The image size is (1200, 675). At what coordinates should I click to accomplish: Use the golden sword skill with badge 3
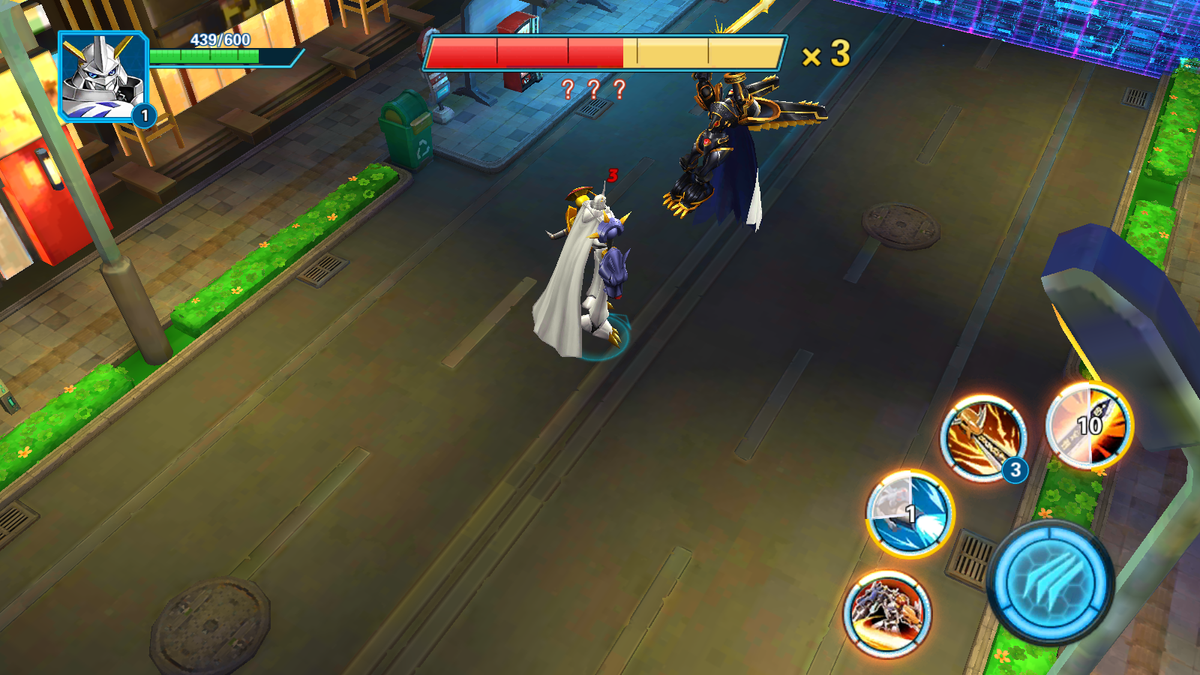[x=984, y=437]
